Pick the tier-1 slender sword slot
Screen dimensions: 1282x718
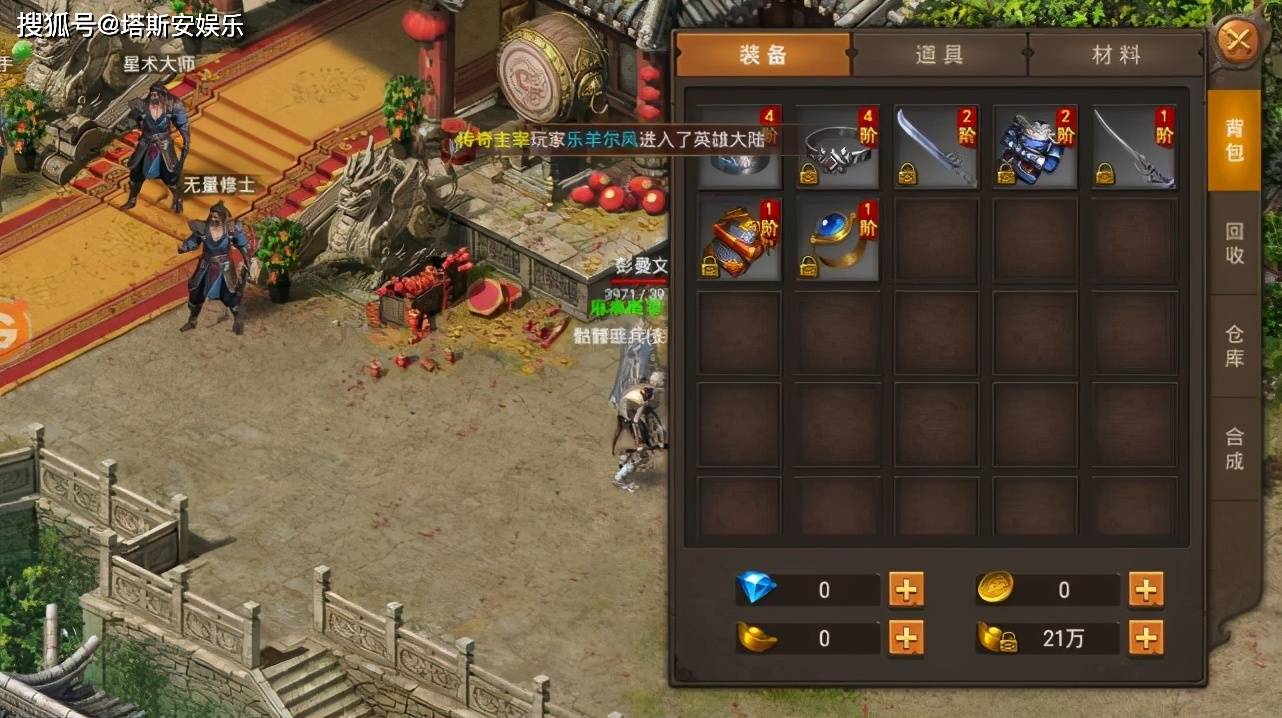(1134, 147)
